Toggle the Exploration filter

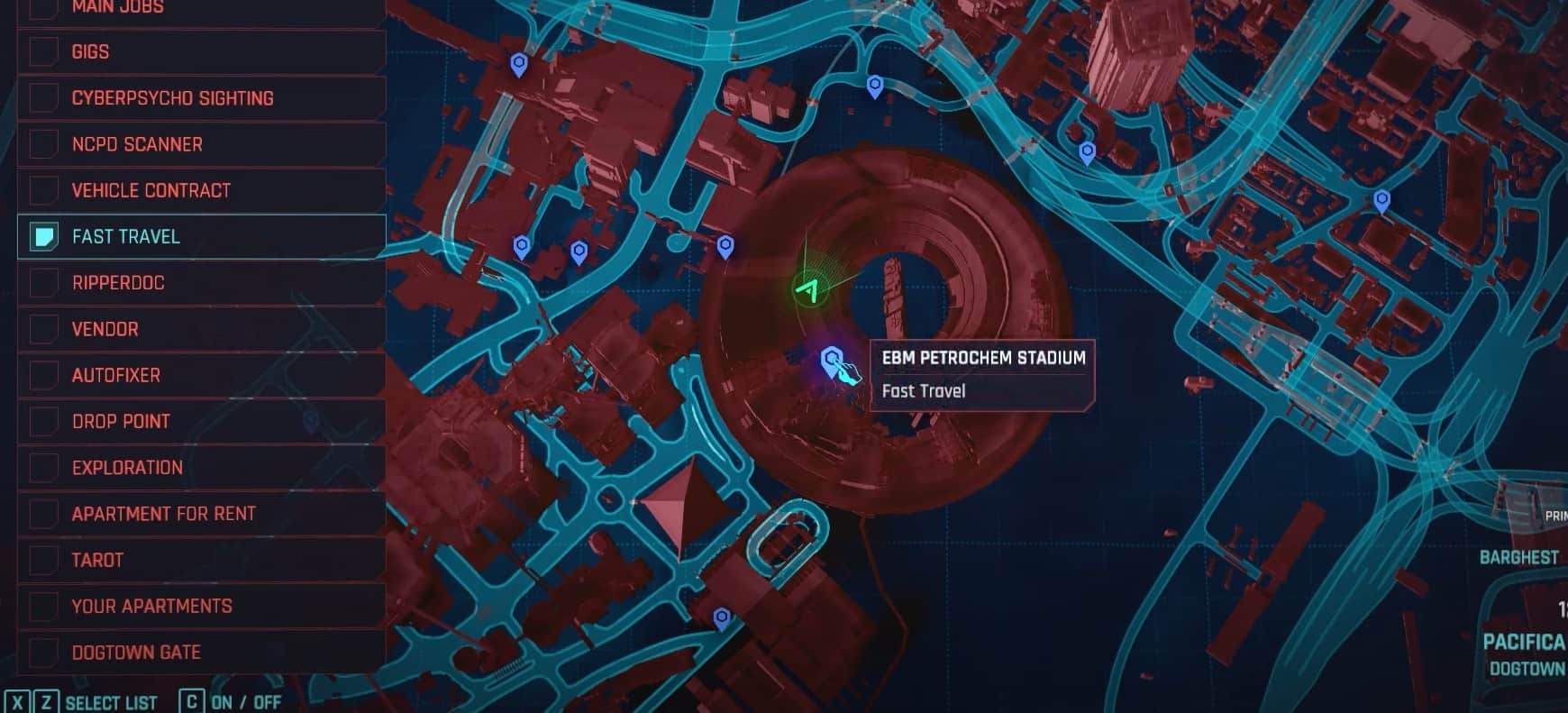tap(43, 468)
